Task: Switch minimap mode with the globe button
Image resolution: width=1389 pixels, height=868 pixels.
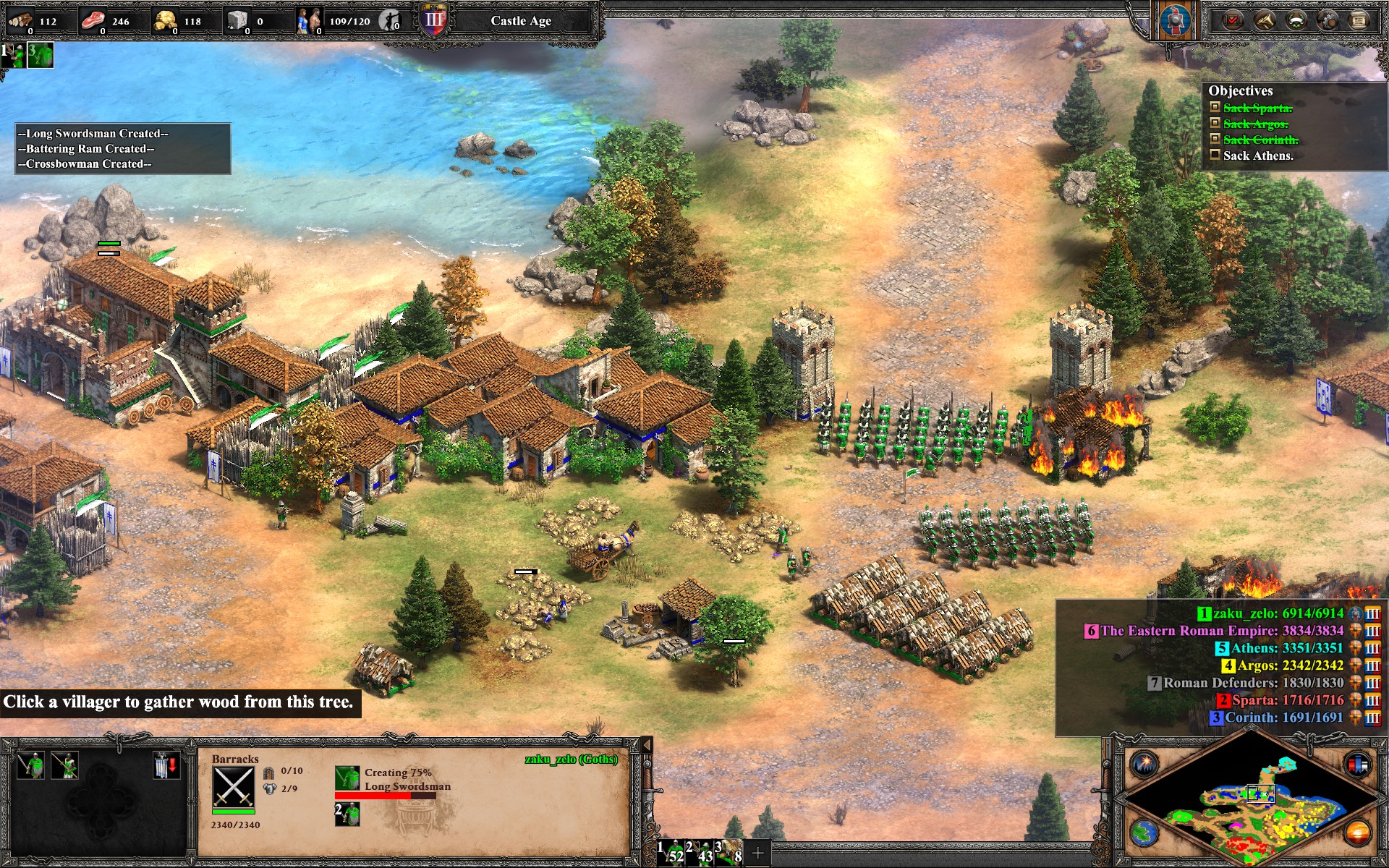Action: tap(1144, 832)
